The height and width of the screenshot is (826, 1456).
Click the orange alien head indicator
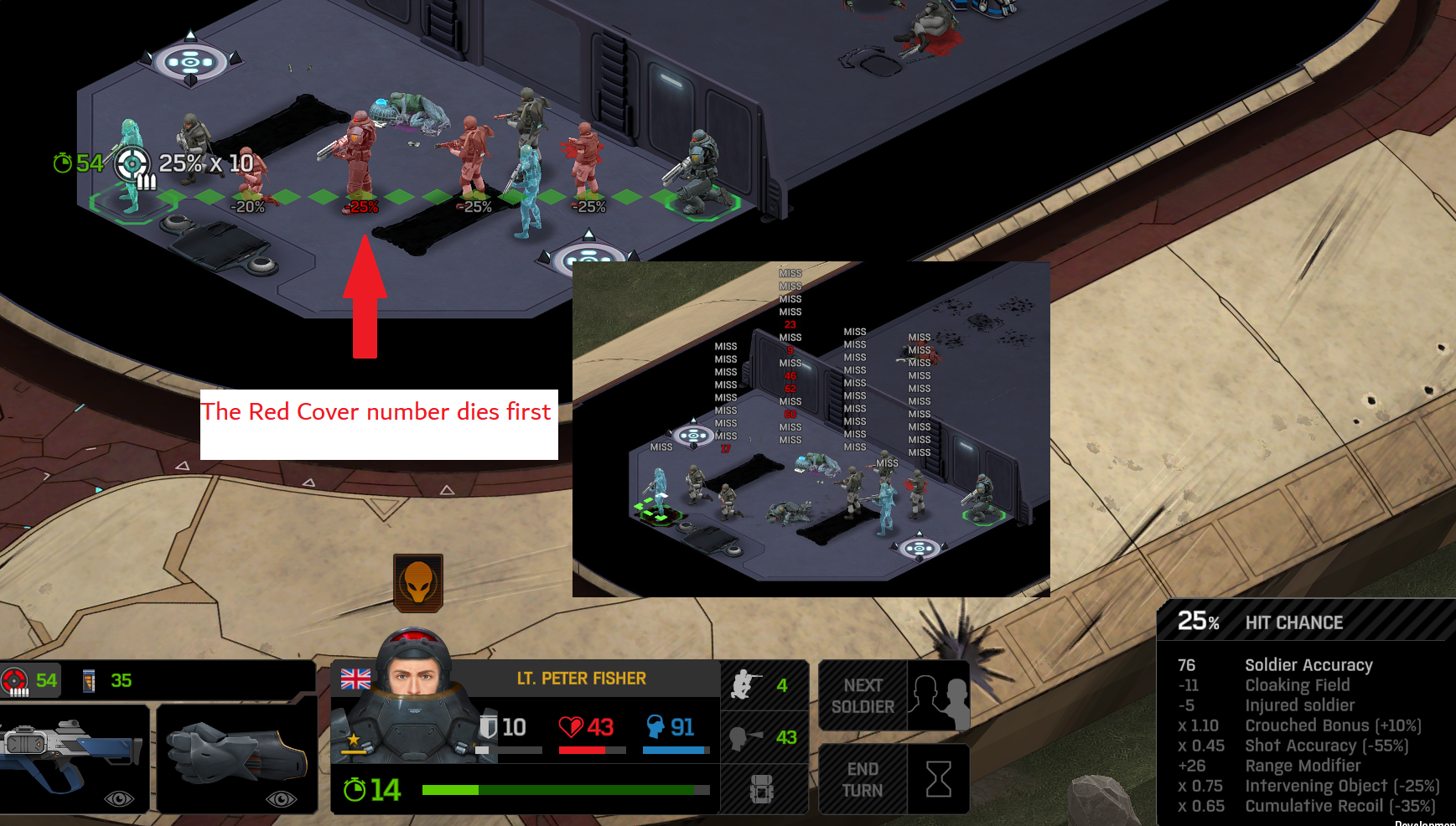click(418, 582)
